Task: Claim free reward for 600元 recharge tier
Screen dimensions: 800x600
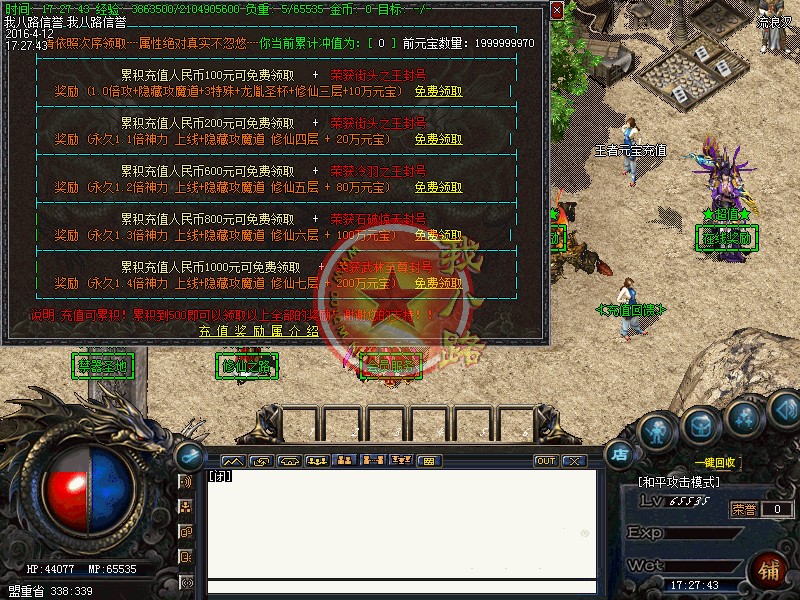Action: 439,187
